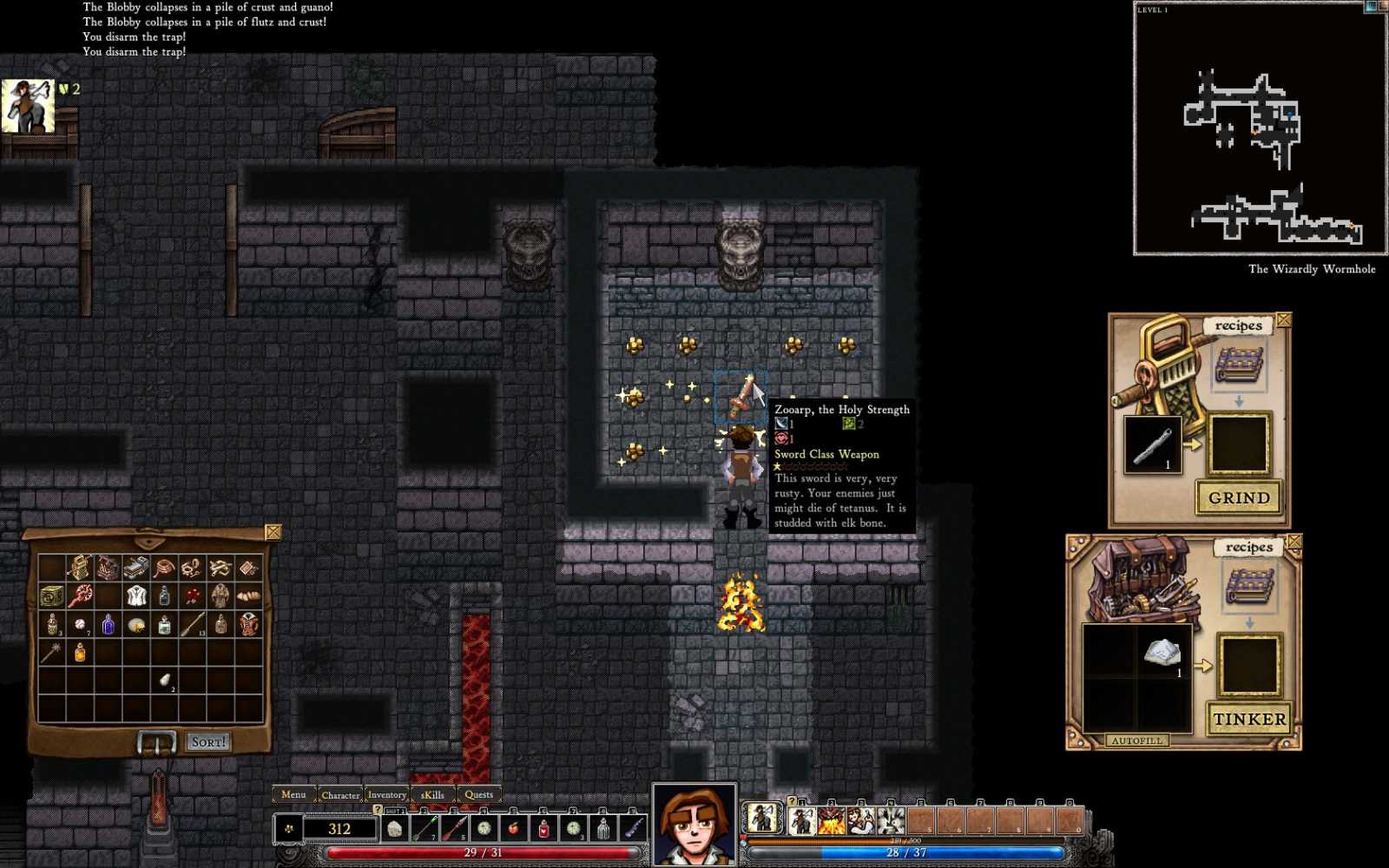Select the archery skill icon in hotbar slot 1
The width and height of the screenshot is (1389, 868).
[x=802, y=820]
